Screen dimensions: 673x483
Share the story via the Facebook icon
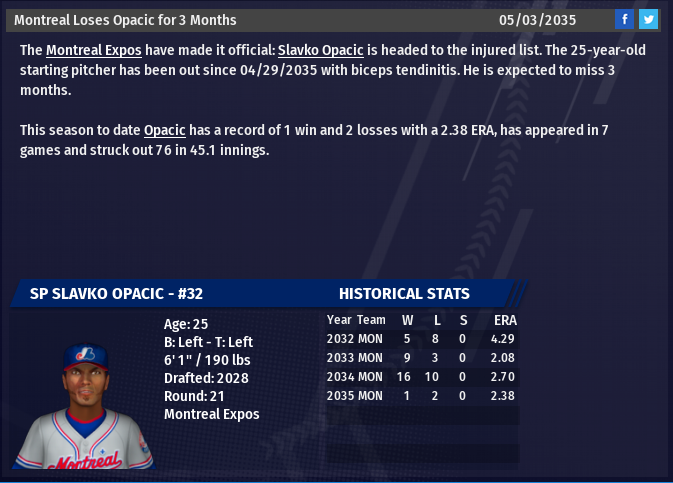click(x=624, y=19)
